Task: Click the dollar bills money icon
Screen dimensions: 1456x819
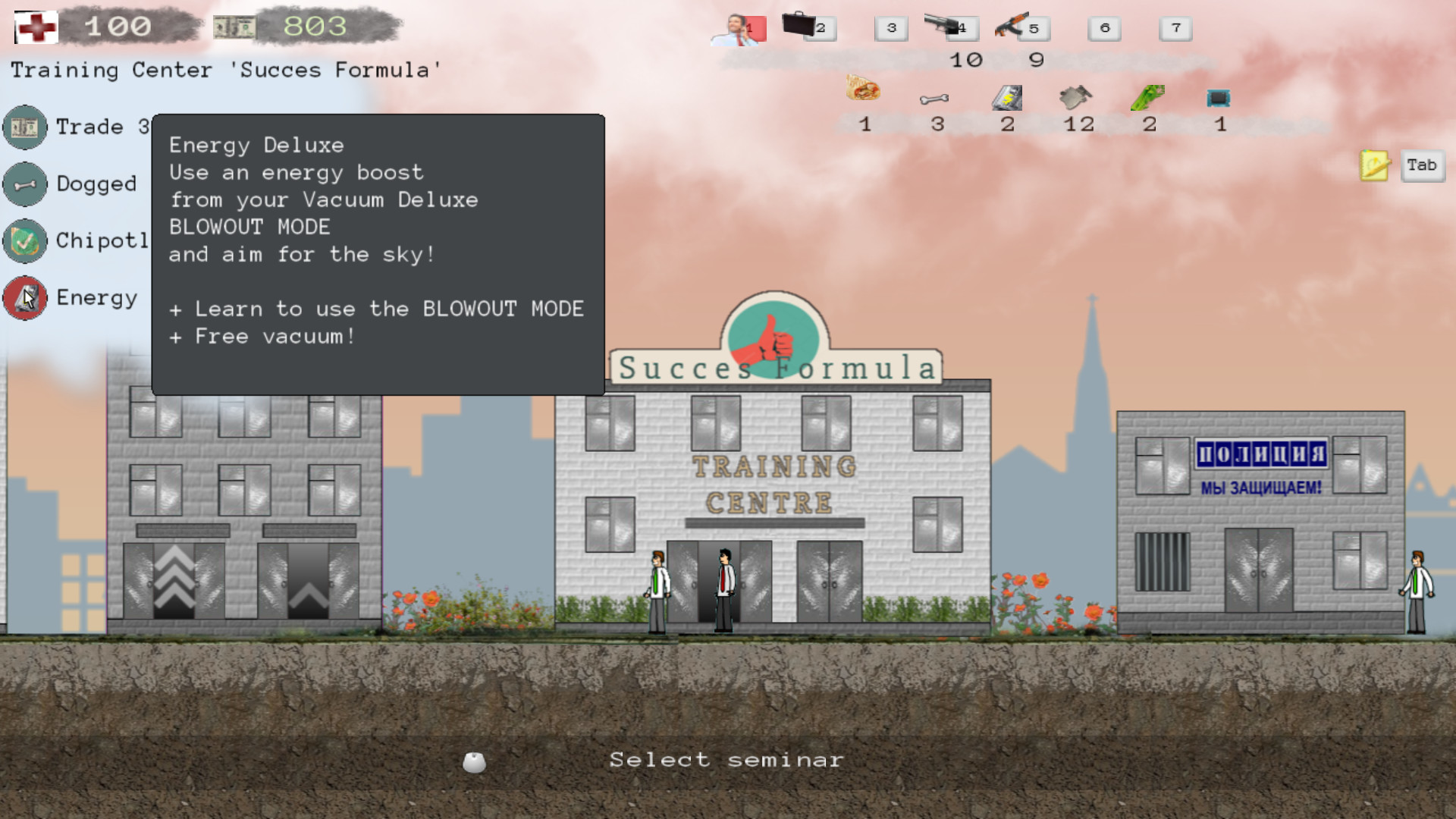Action: [235, 27]
